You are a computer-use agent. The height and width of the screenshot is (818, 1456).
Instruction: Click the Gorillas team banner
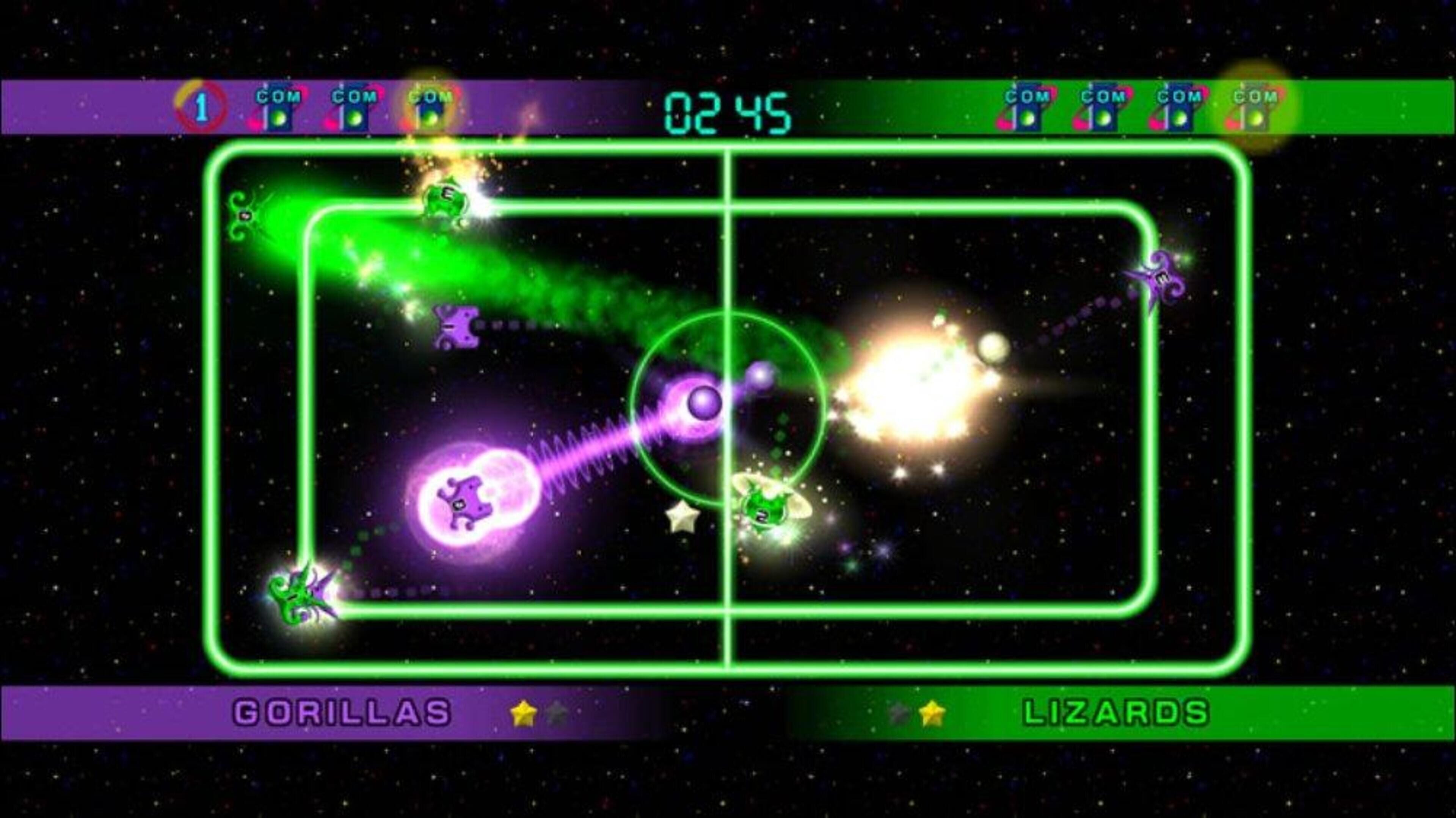342,712
